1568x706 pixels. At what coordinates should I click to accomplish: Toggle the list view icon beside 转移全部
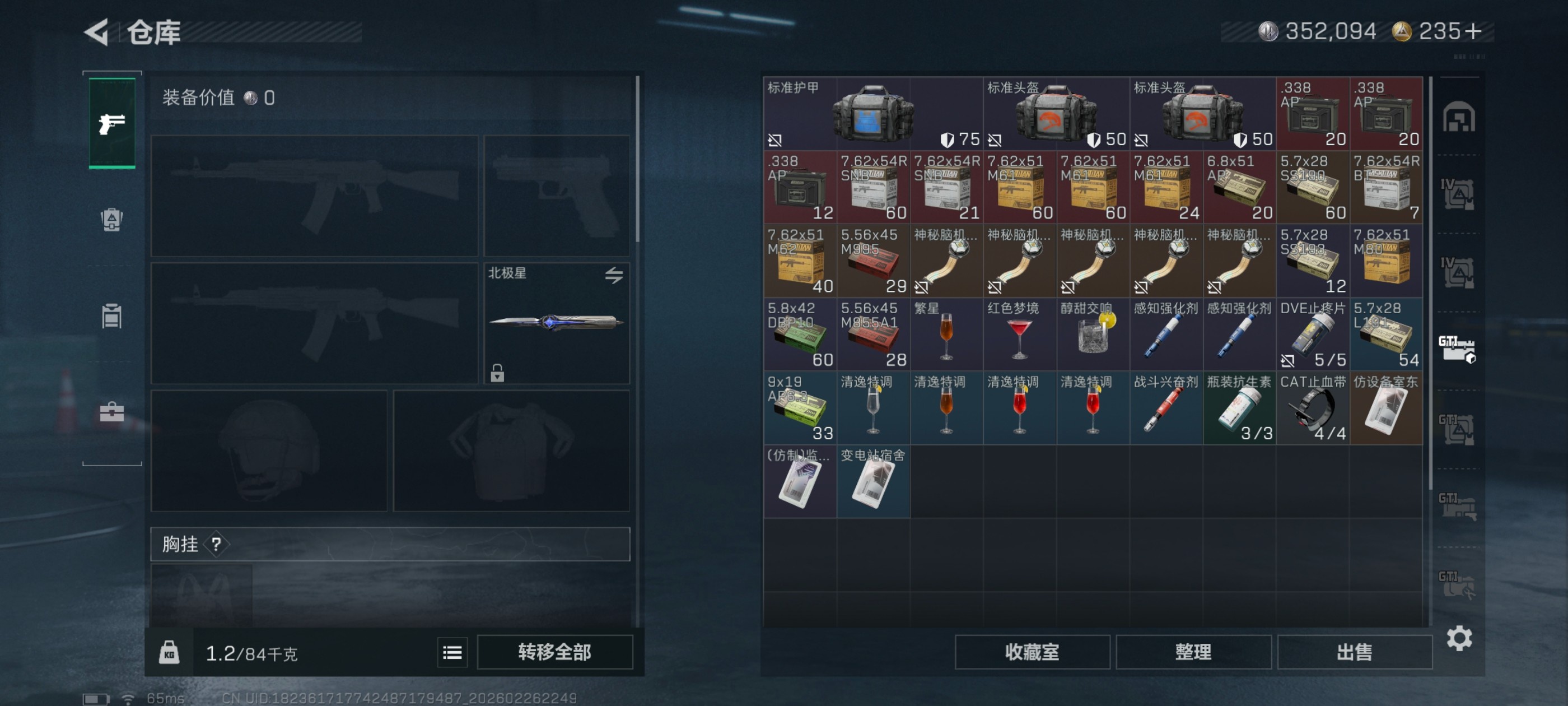(x=452, y=652)
